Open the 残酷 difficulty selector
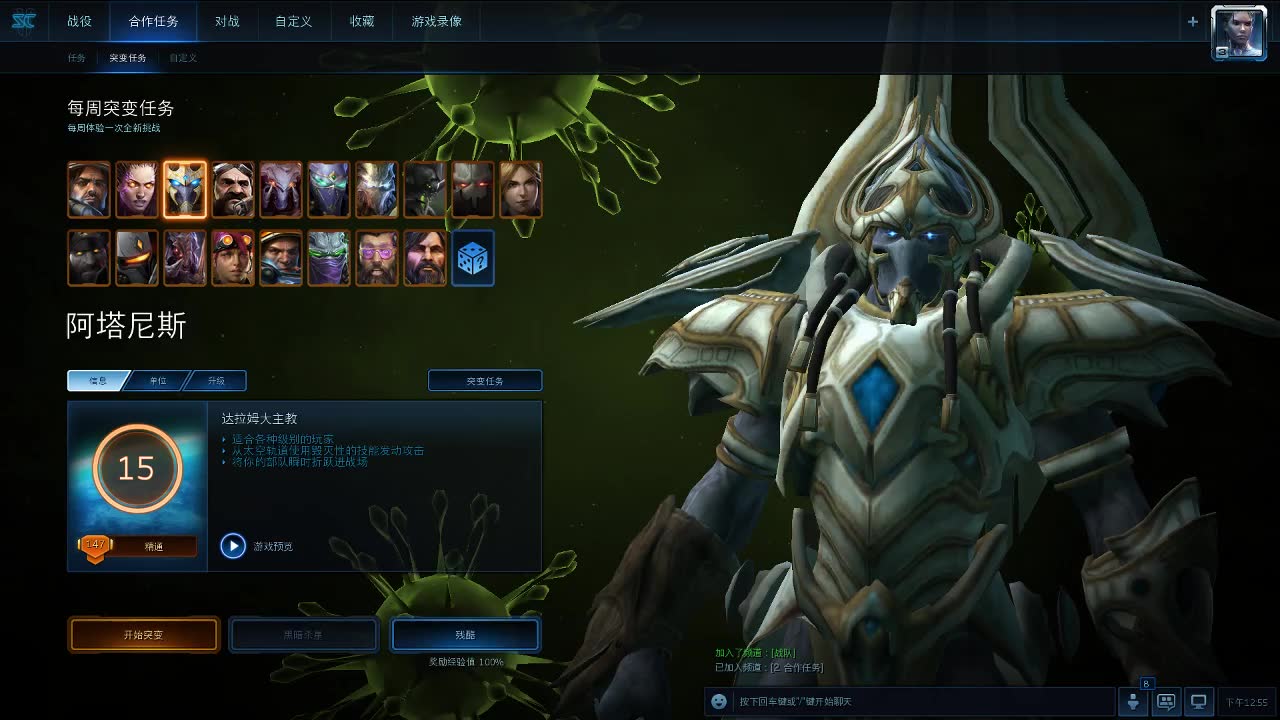Viewport: 1280px width, 720px height. tap(465, 635)
